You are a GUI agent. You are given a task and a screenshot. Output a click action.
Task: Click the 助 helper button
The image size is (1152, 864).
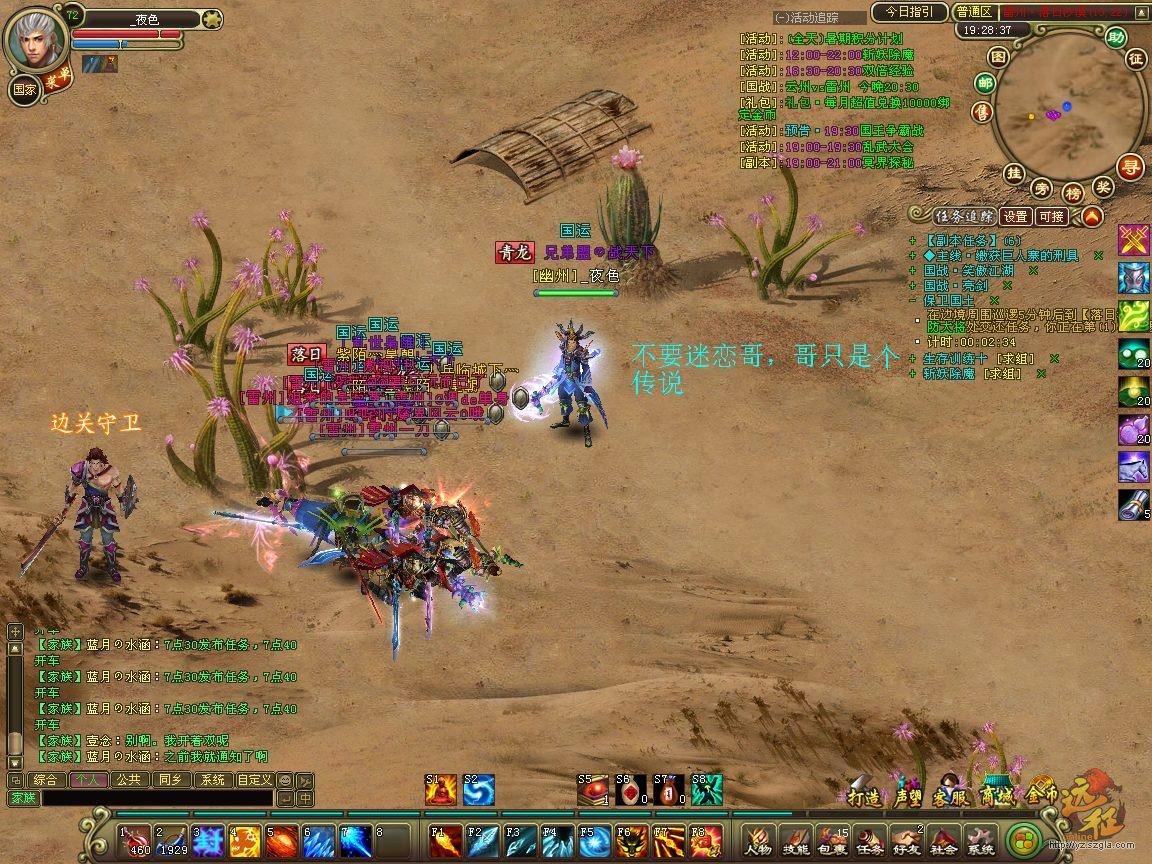(x=1115, y=38)
